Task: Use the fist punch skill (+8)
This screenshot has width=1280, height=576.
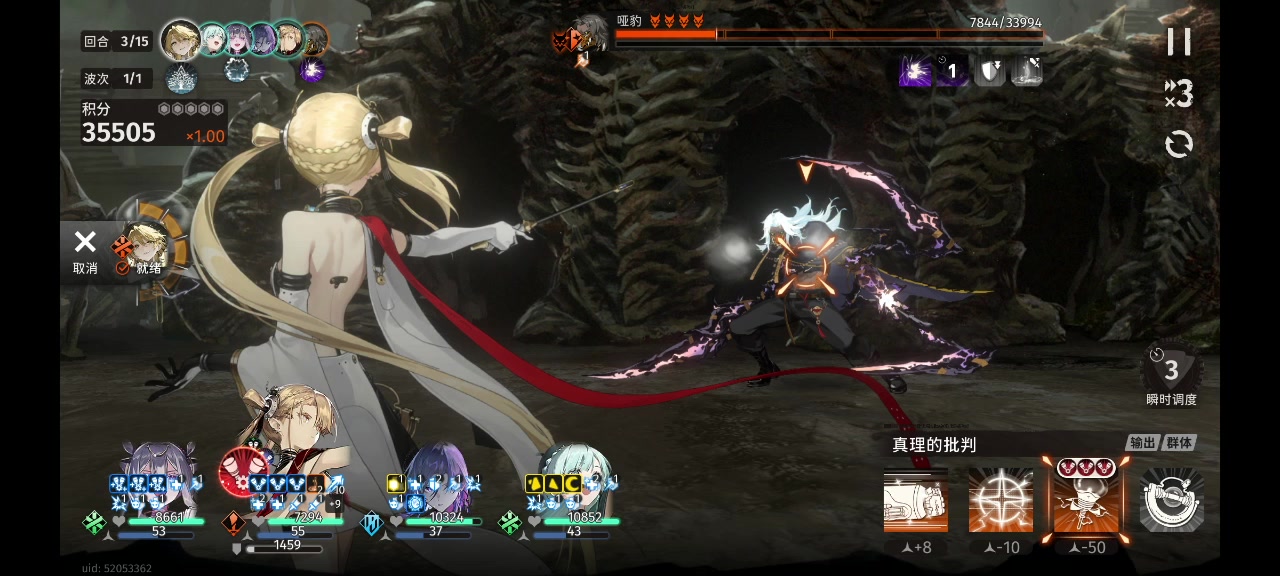Action: coord(915,500)
